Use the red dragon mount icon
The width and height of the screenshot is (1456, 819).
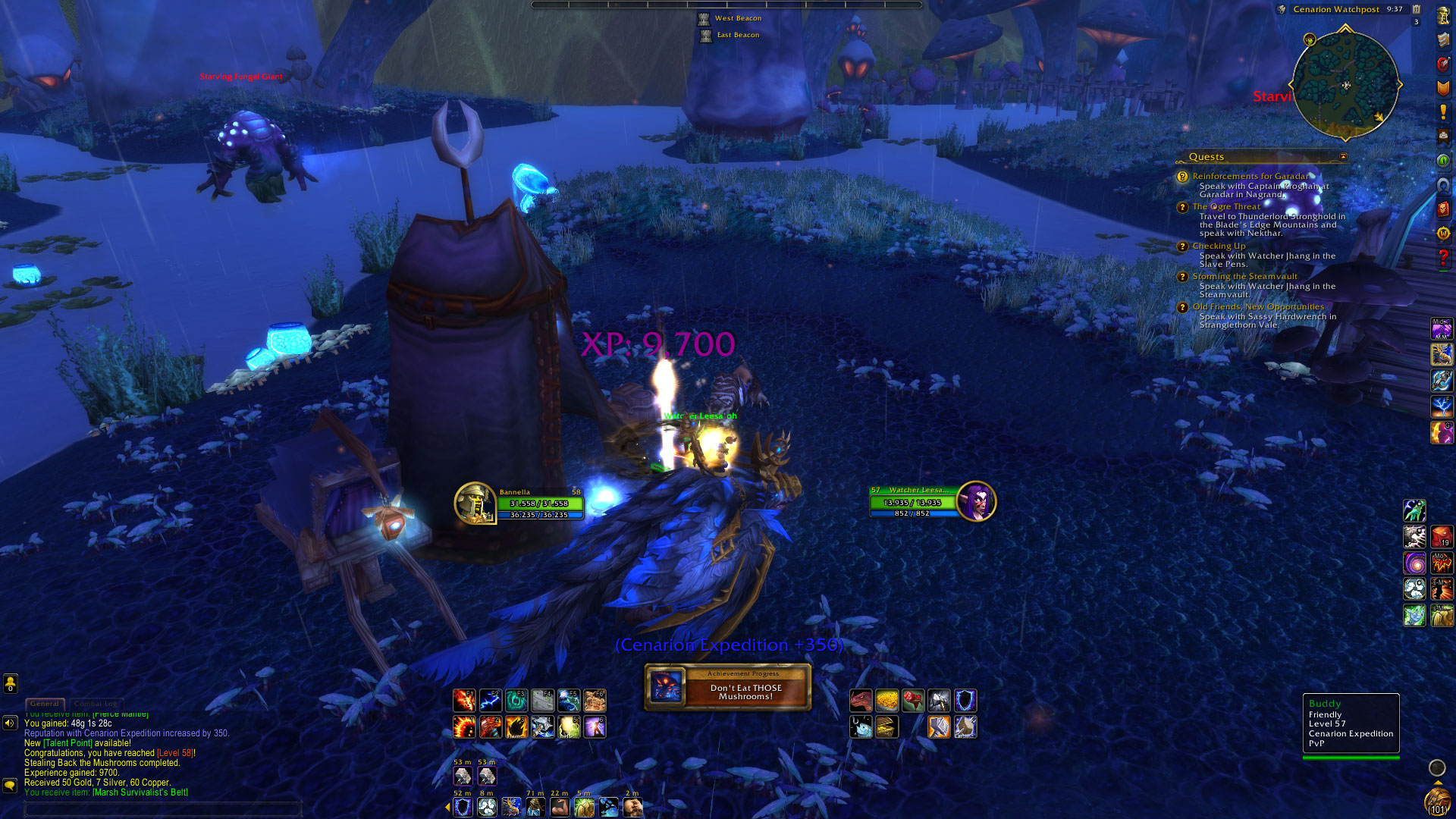861,700
